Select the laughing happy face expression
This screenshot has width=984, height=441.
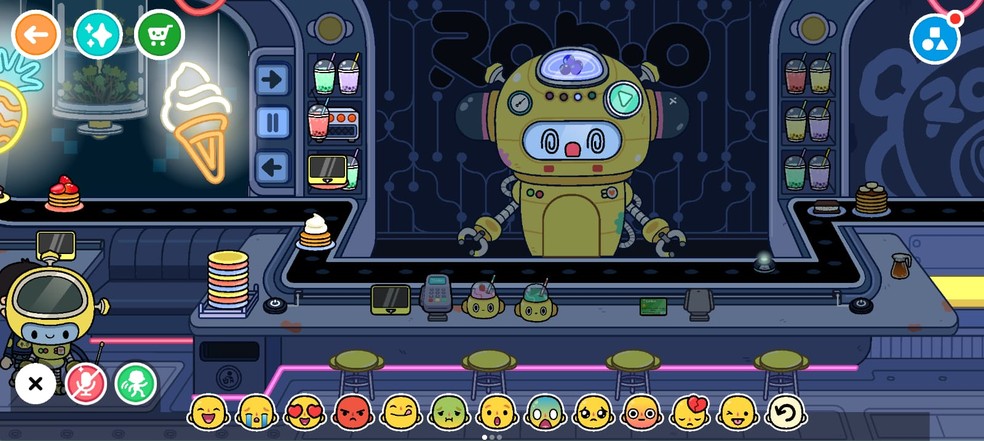pos(208,412)
